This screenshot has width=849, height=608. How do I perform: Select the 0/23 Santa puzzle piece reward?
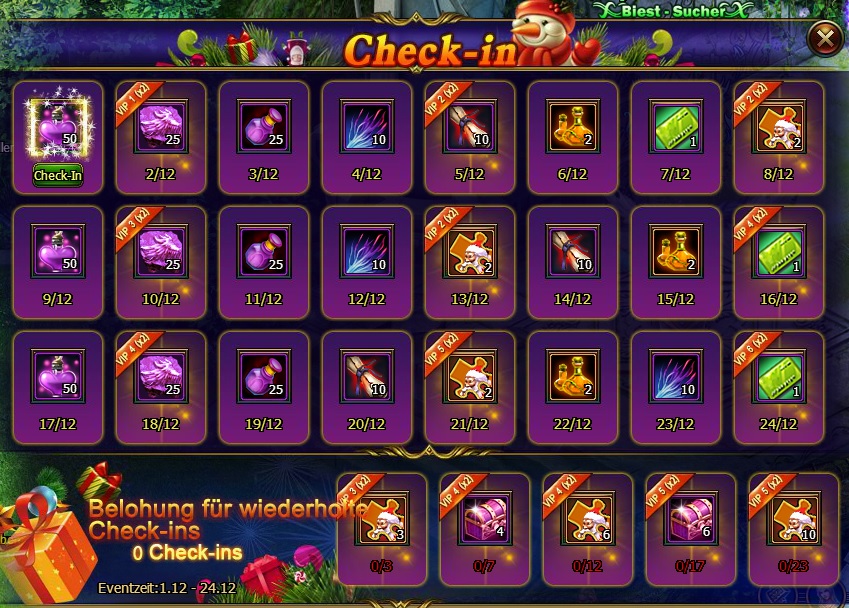tap(793, 518)
